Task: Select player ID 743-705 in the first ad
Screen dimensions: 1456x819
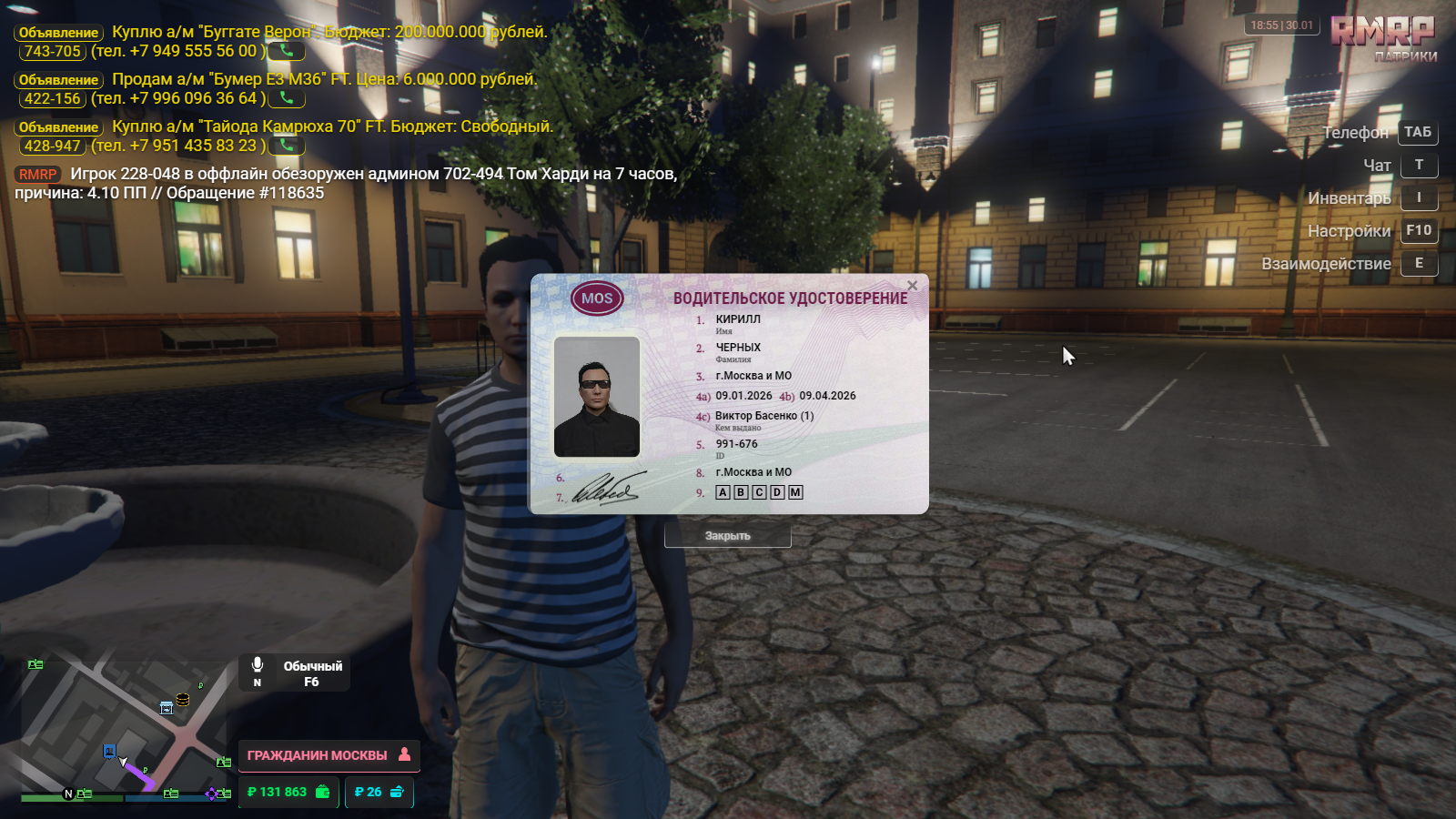Action: pyautogui.click(x=53, y=52)
